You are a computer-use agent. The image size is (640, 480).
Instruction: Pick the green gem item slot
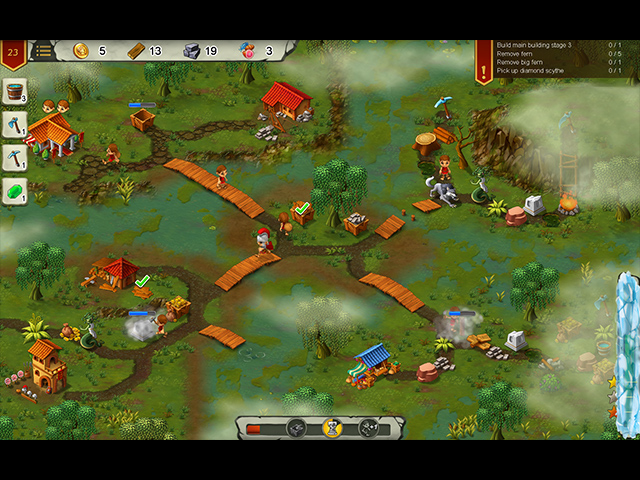pyautogui.click(x=14, y=189)
